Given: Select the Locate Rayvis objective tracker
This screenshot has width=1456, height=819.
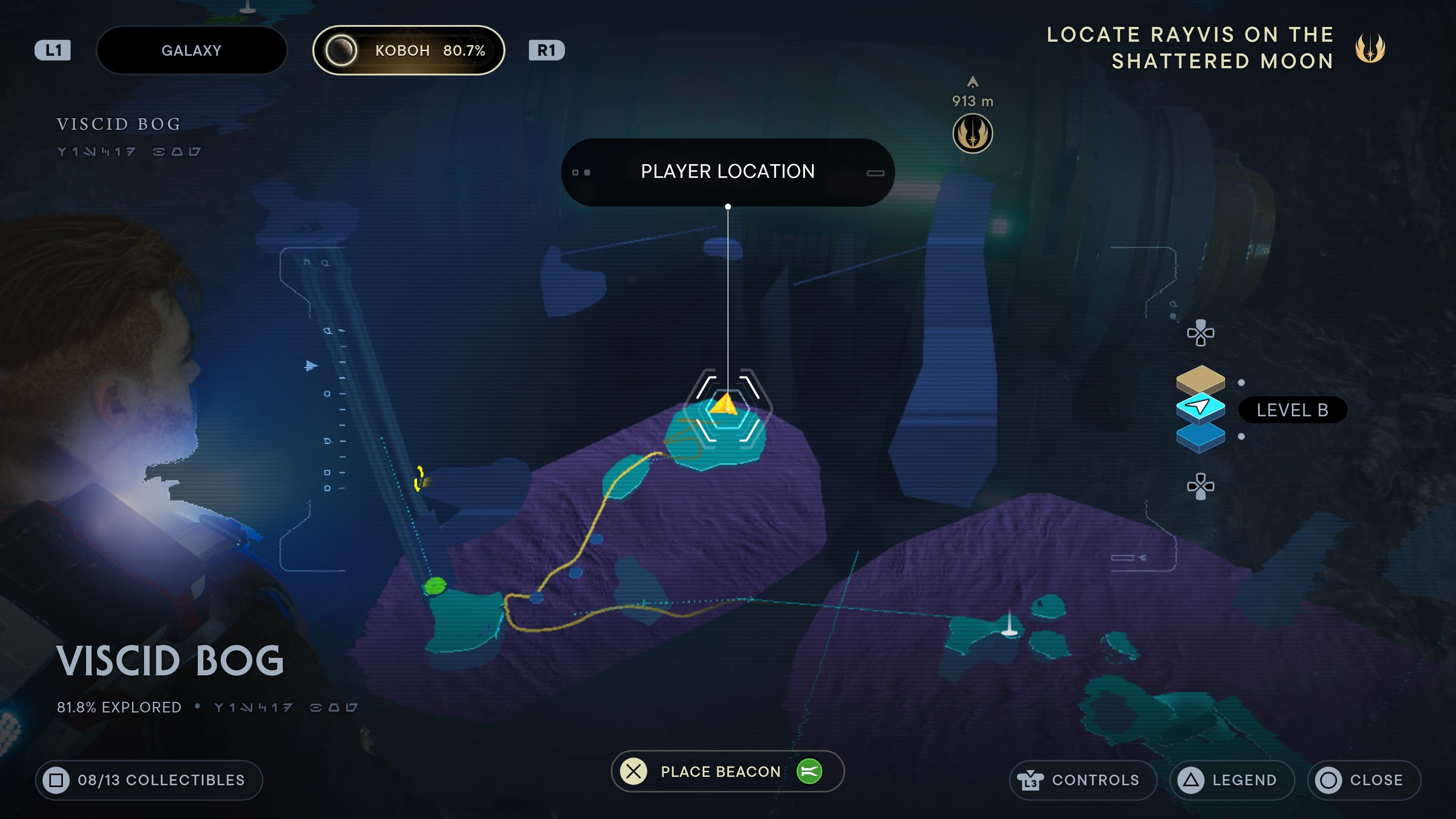Looking at the screenshot, I should coord(1215,48).
